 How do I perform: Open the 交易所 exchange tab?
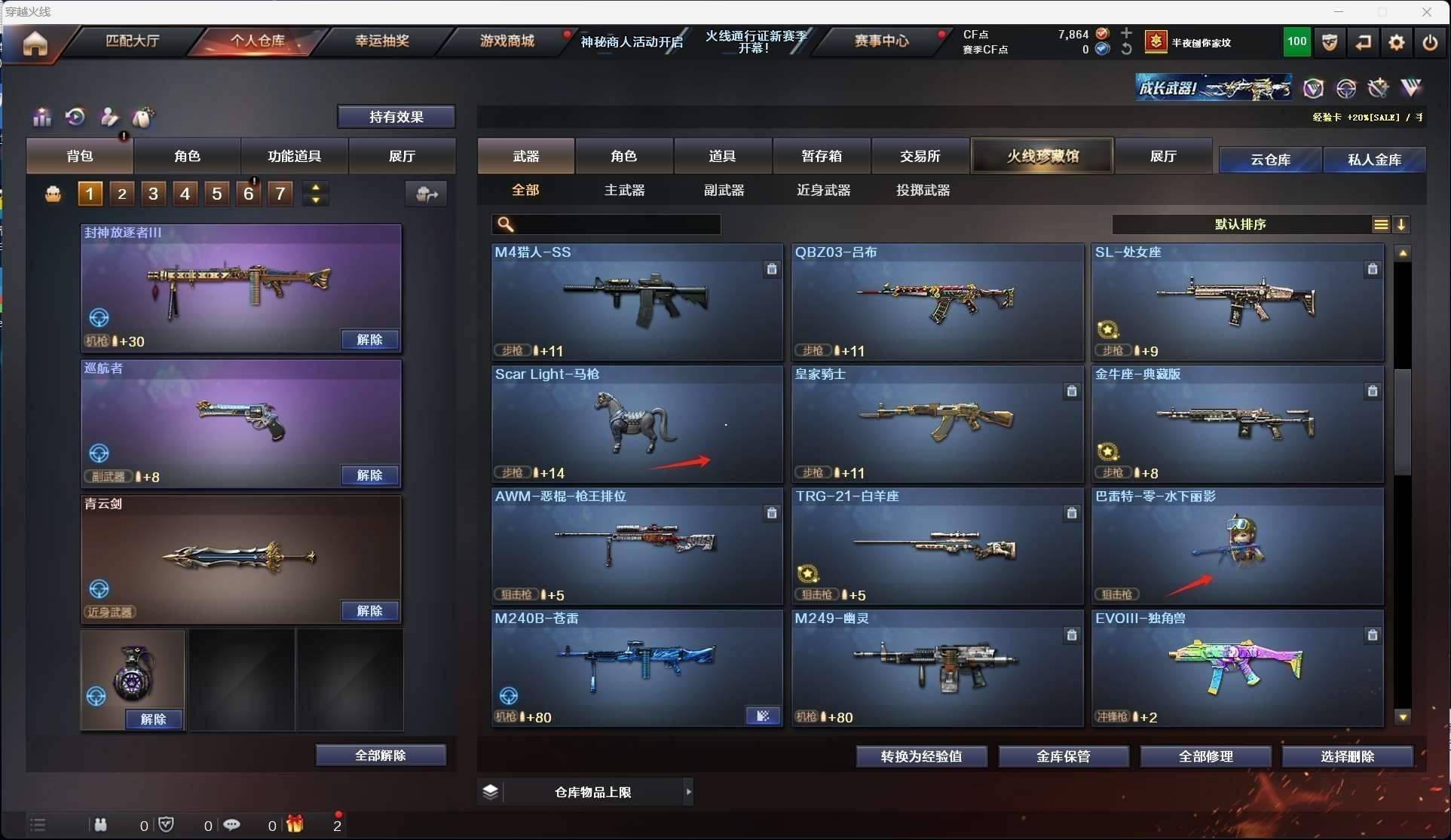click(x=920, y=156)
